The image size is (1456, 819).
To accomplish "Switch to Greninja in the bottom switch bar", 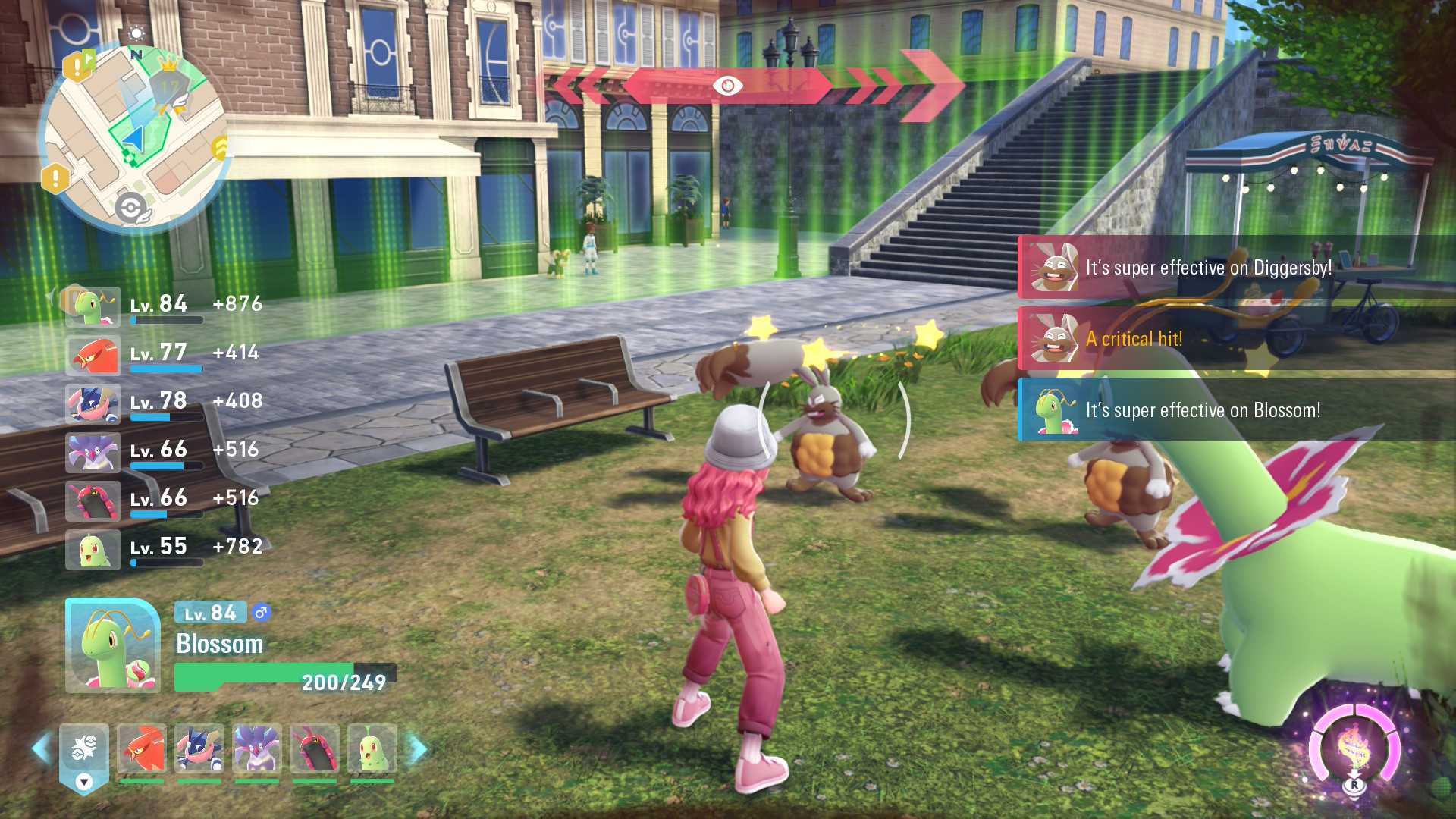I will (199, 749).
